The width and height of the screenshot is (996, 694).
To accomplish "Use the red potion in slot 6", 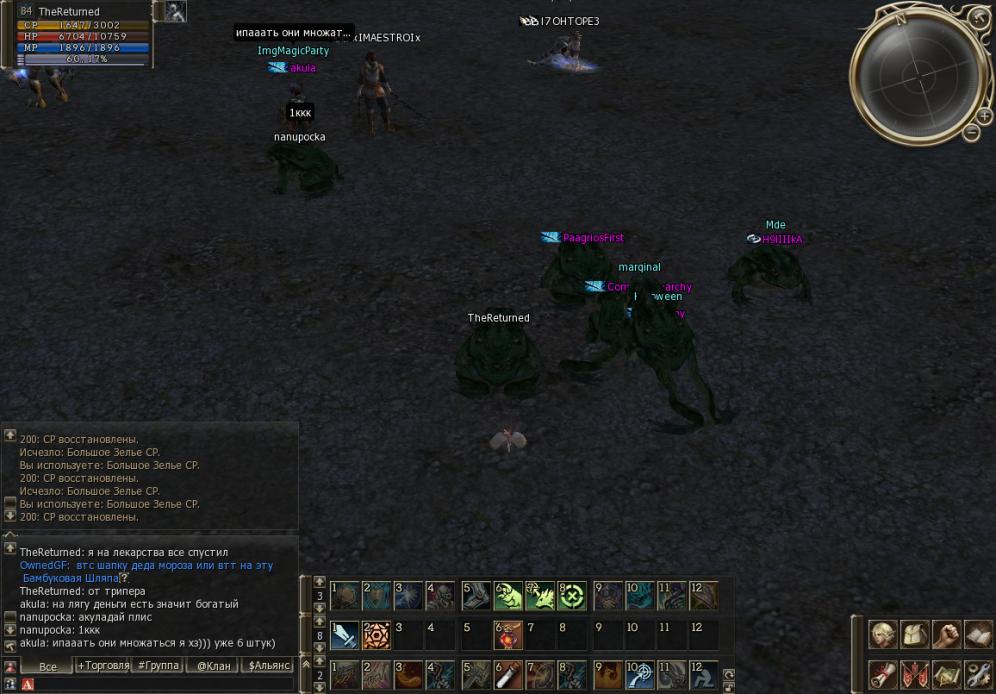I will click(x=508, y=635).
